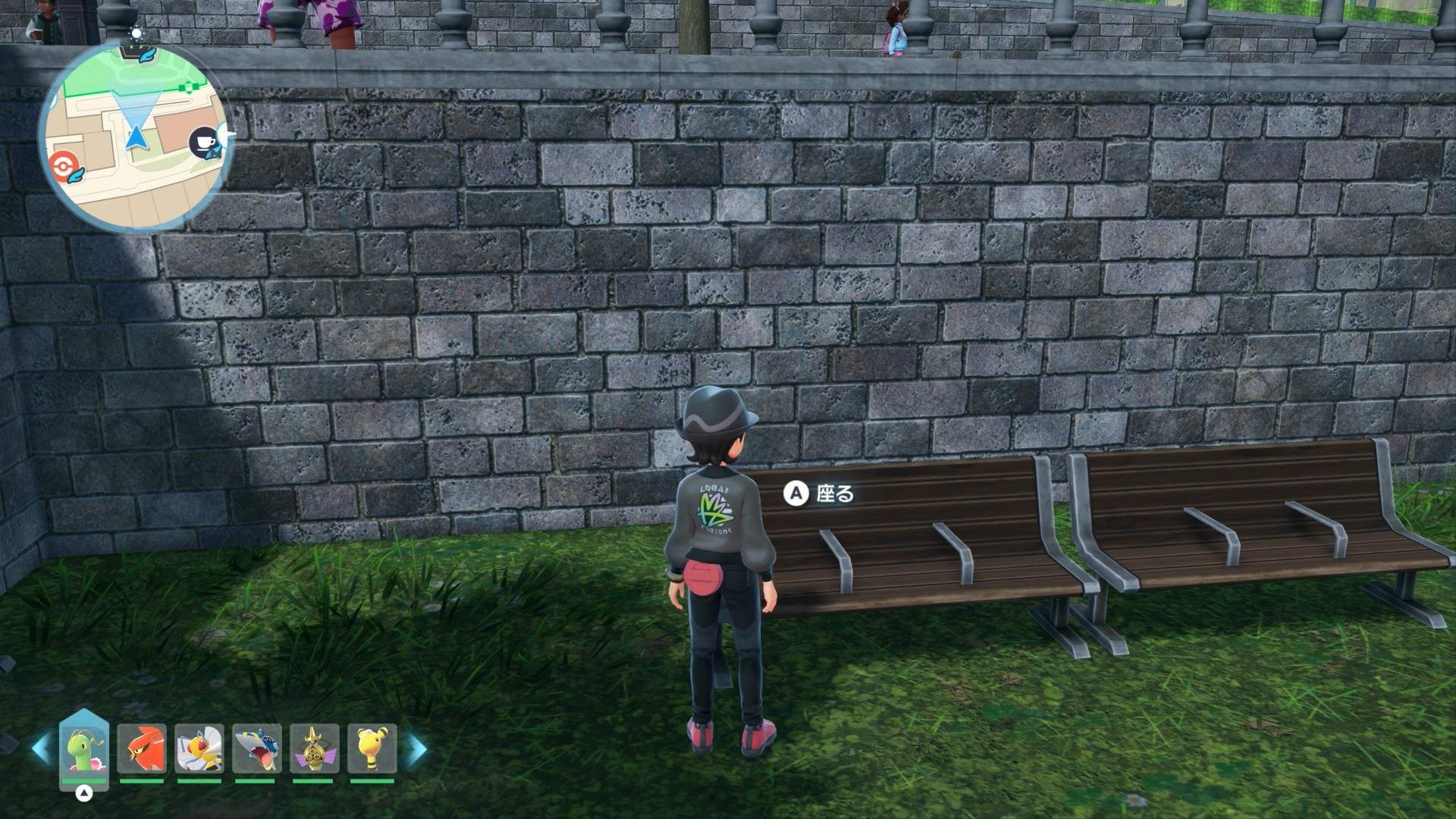Choose the Talonflame party slot

click(141, 749)
